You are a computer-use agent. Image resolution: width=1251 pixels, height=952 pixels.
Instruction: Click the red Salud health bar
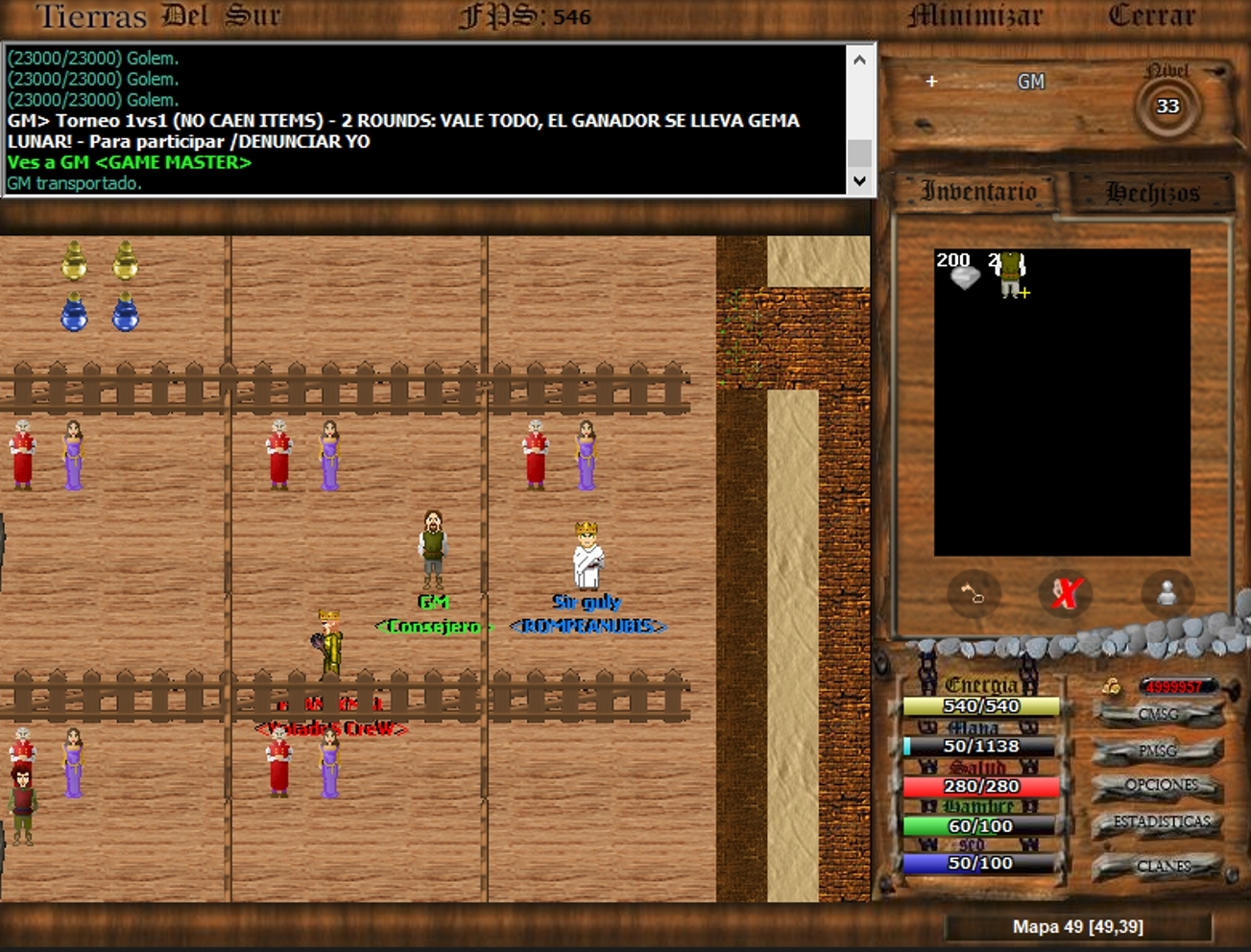click(x=981, y=786)
